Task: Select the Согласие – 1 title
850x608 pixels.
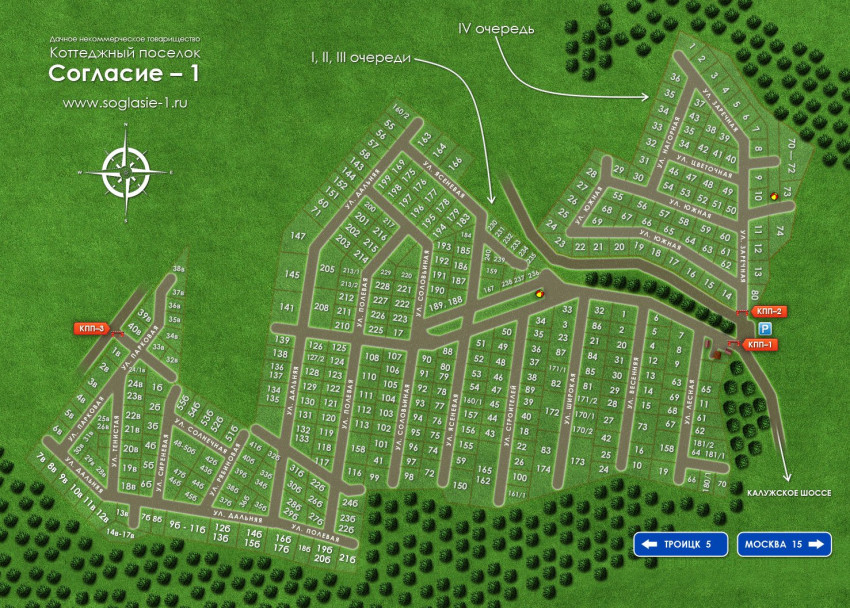Action: click(125, 73)
